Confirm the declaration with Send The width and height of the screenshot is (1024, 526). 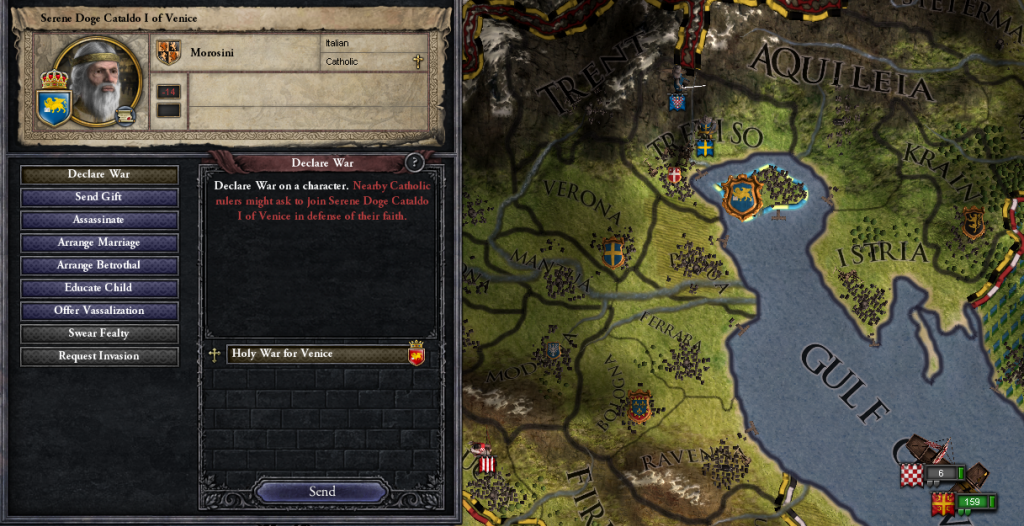click(322, 492)
